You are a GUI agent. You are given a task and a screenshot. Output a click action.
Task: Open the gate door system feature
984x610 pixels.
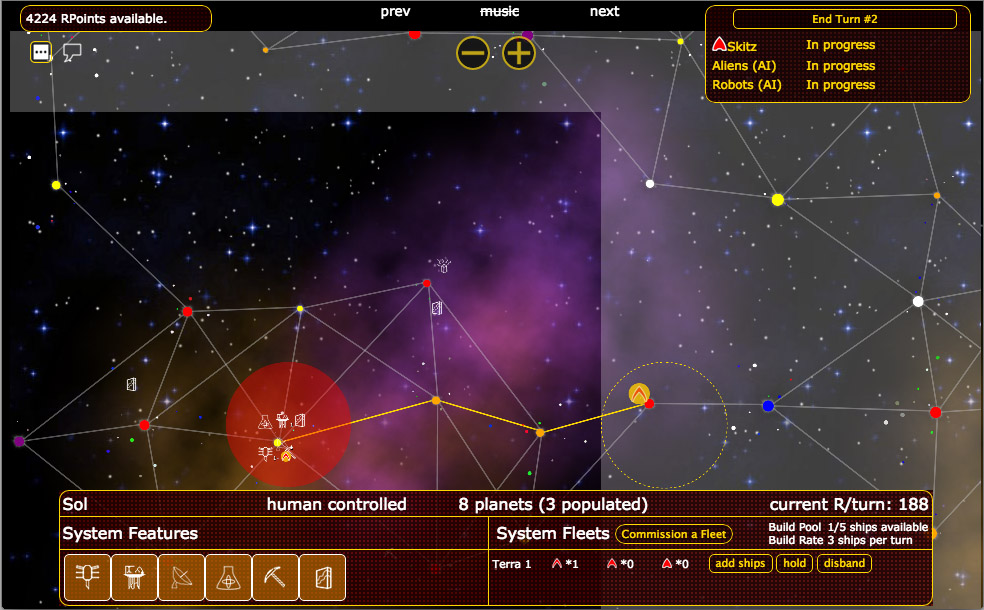coord(322,577)
